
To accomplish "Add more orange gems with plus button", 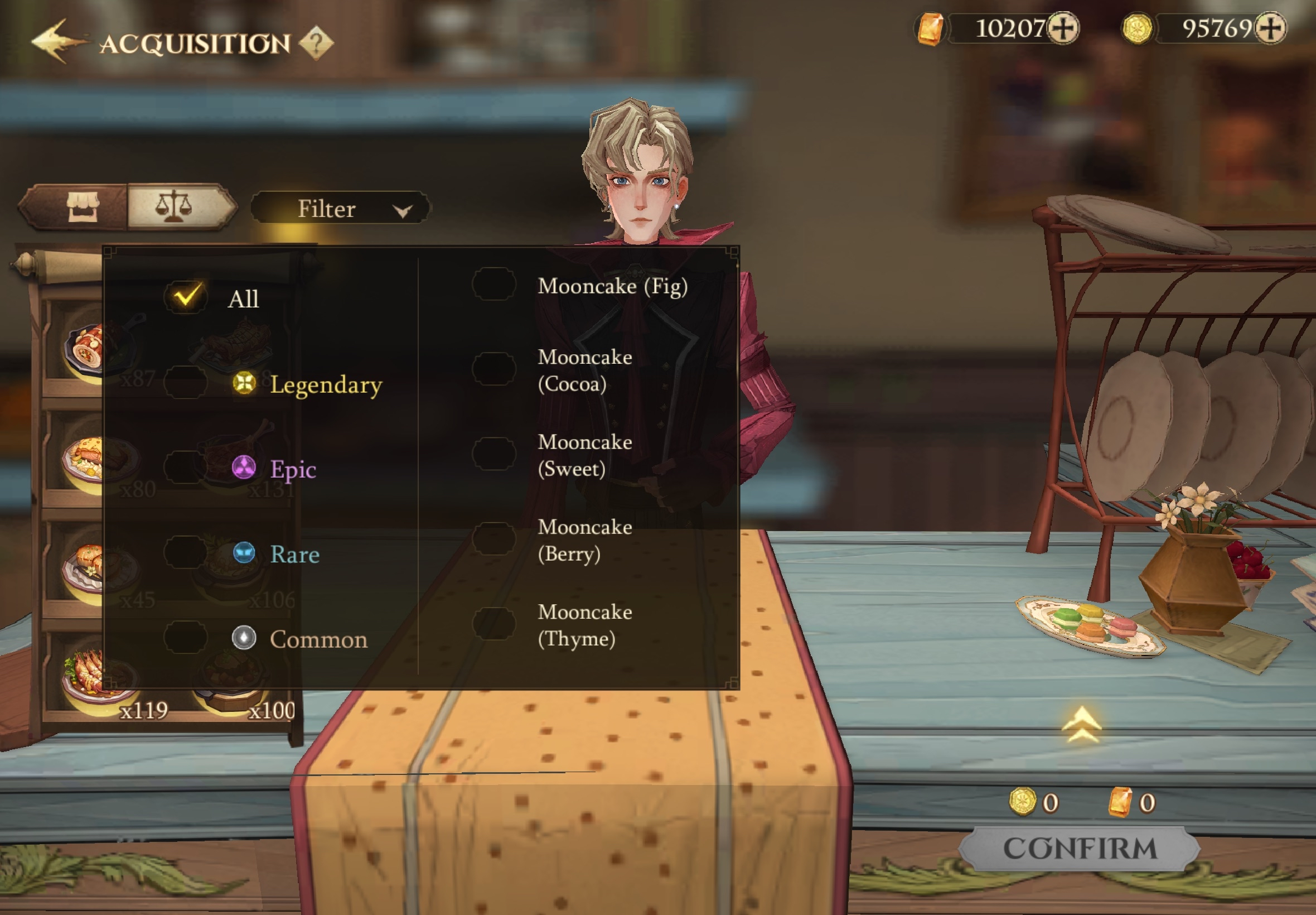I will (x=1063, y=28).
